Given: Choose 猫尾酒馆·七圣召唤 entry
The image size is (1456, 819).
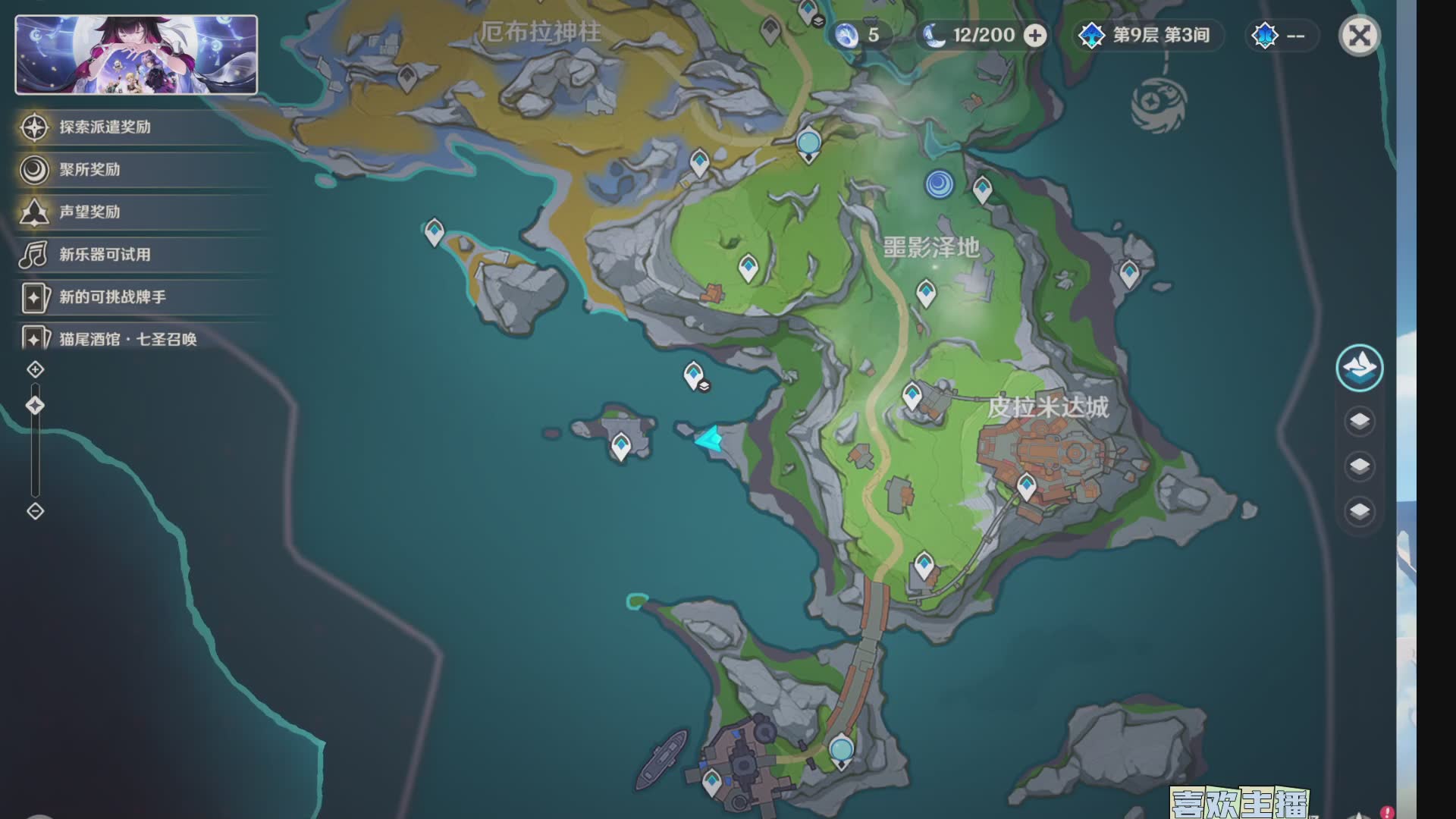Looking at the screenshot, I should 127,339.
